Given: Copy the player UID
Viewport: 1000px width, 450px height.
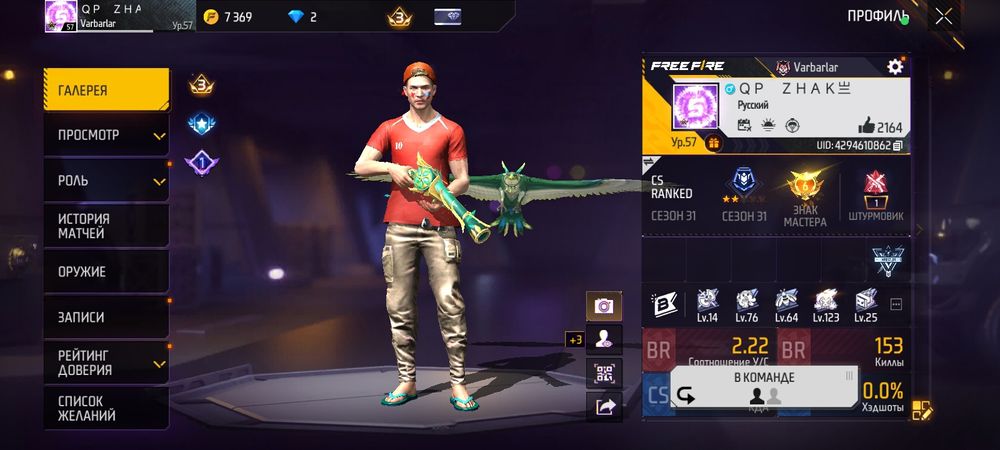Looking at the screenshot, I should click(898, 145).
